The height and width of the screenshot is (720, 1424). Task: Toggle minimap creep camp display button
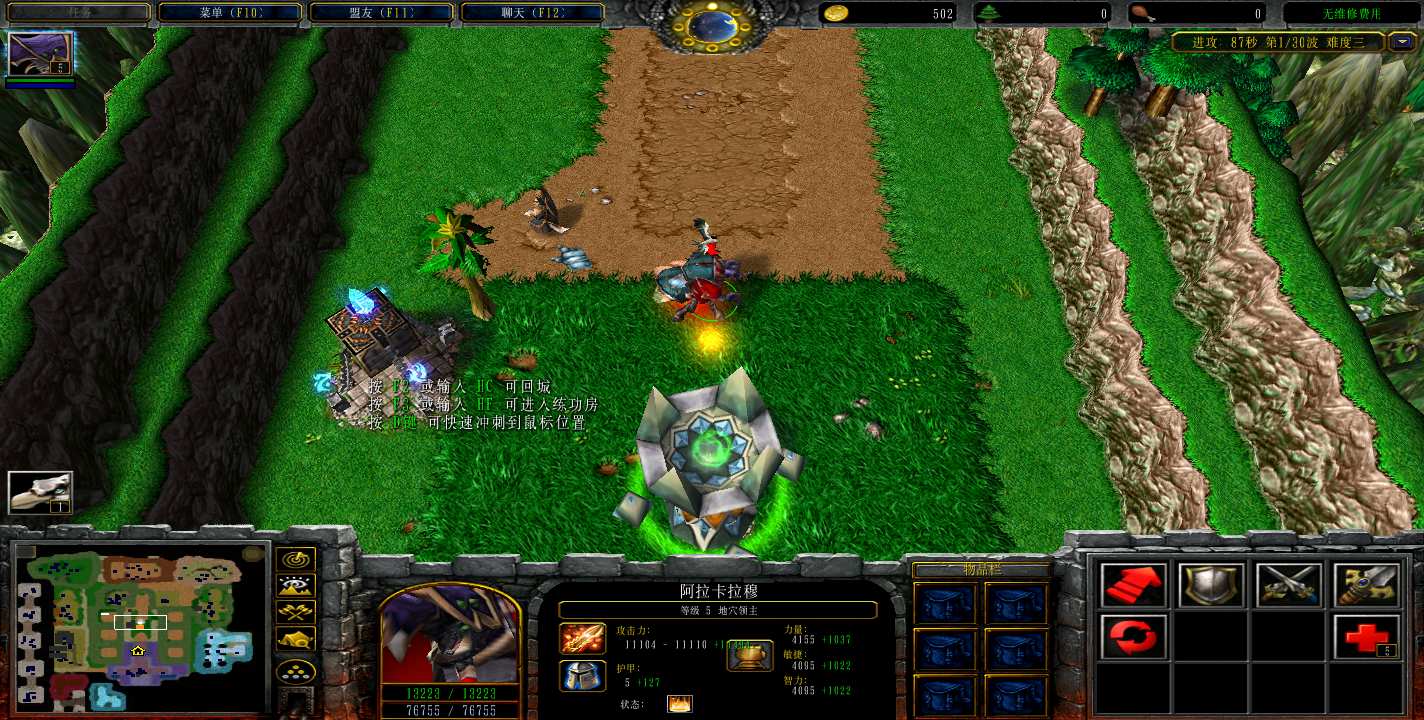click(x=296, y=639)
